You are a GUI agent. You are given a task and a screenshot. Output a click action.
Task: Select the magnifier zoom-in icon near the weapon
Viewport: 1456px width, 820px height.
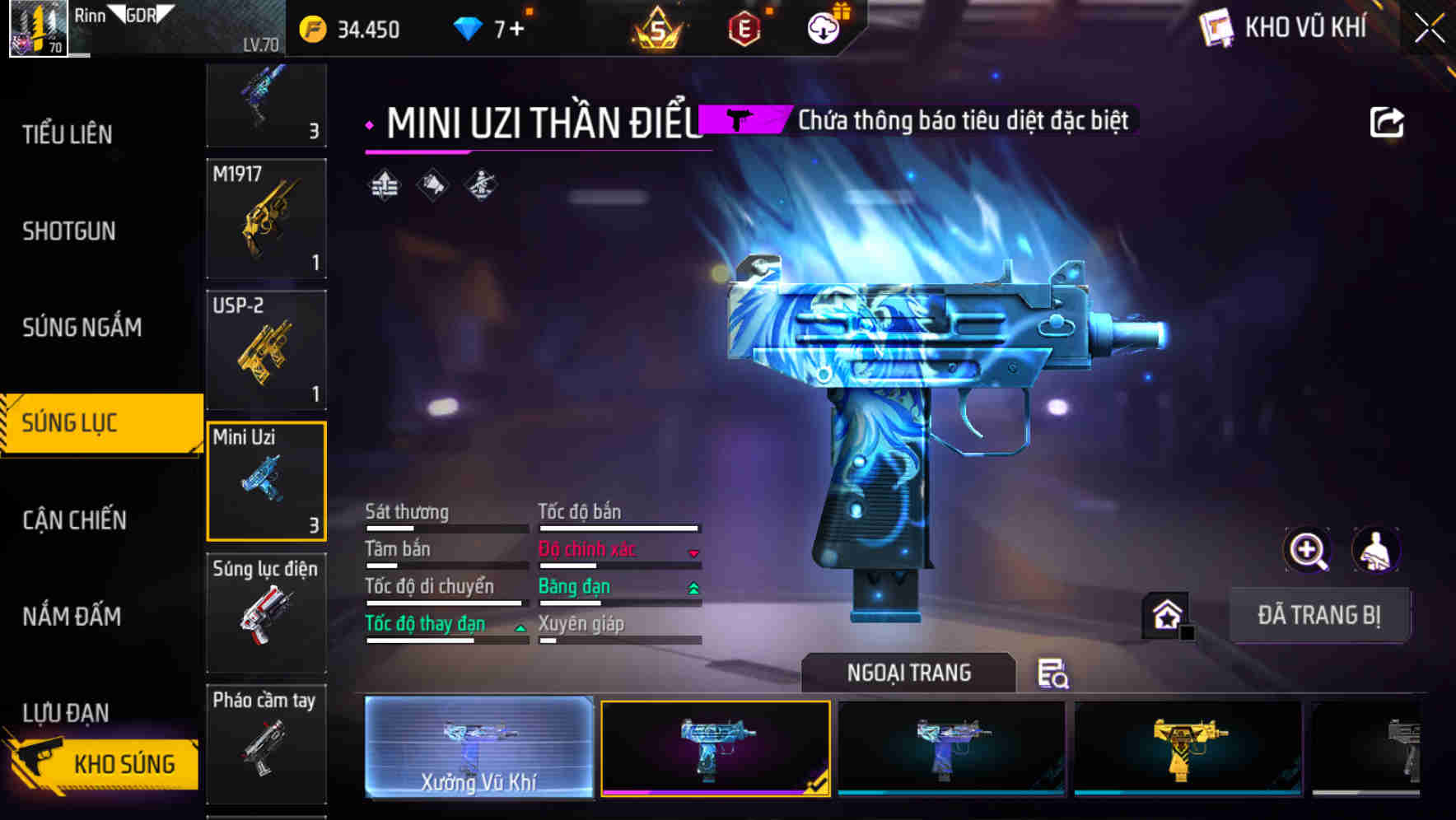pyautogui.click(x=1307, y=550)
